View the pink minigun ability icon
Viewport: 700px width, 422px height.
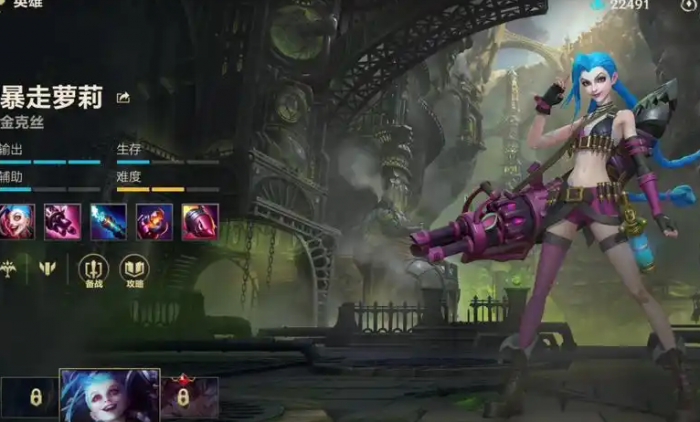[x=63, y=221]
